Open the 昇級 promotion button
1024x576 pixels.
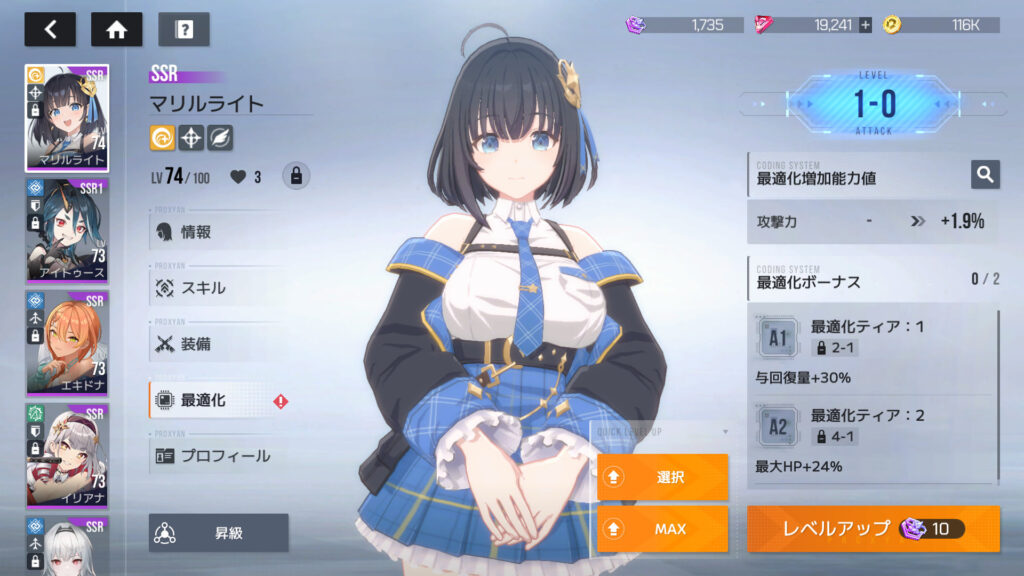[218, 533]
